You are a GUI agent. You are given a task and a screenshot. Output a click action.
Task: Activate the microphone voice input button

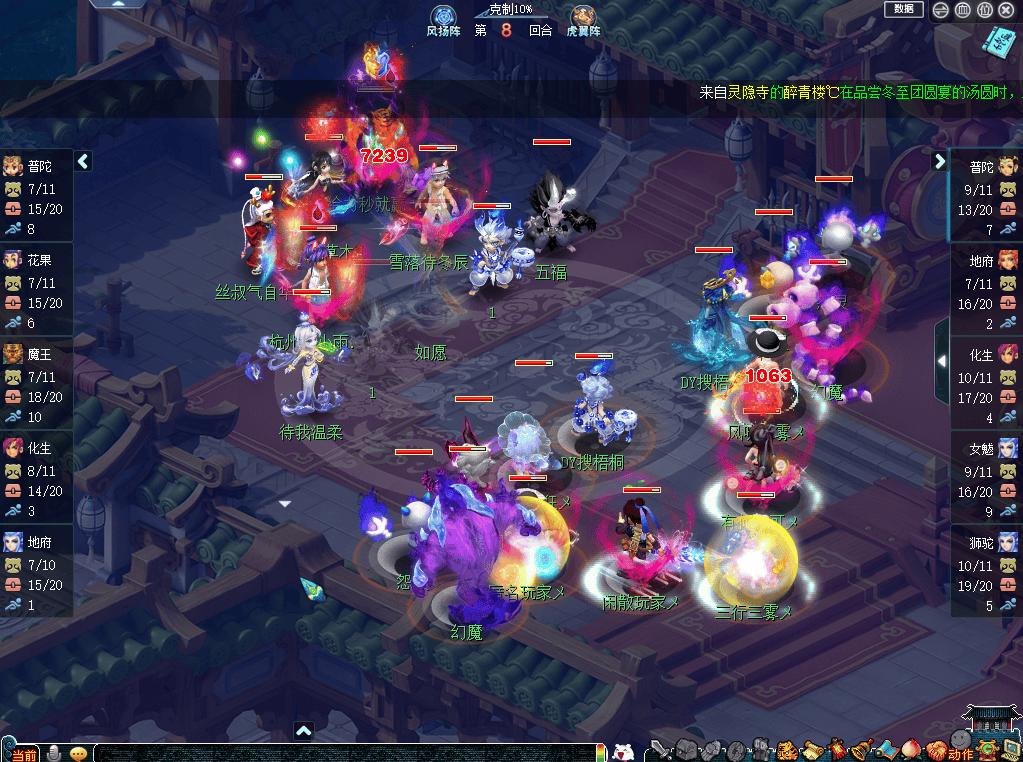pyautogui.click(x=54, y=753)
